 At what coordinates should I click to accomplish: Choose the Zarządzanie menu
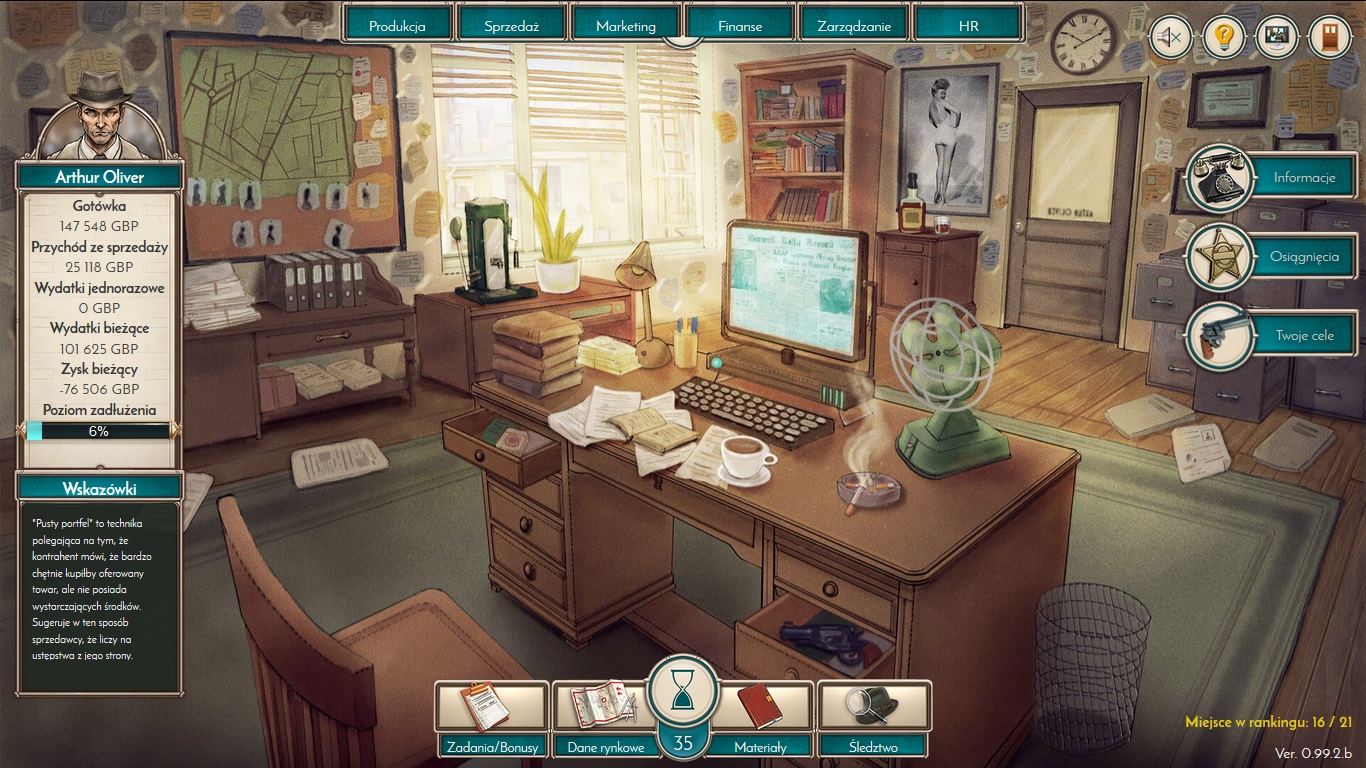(x=855, y=25)
